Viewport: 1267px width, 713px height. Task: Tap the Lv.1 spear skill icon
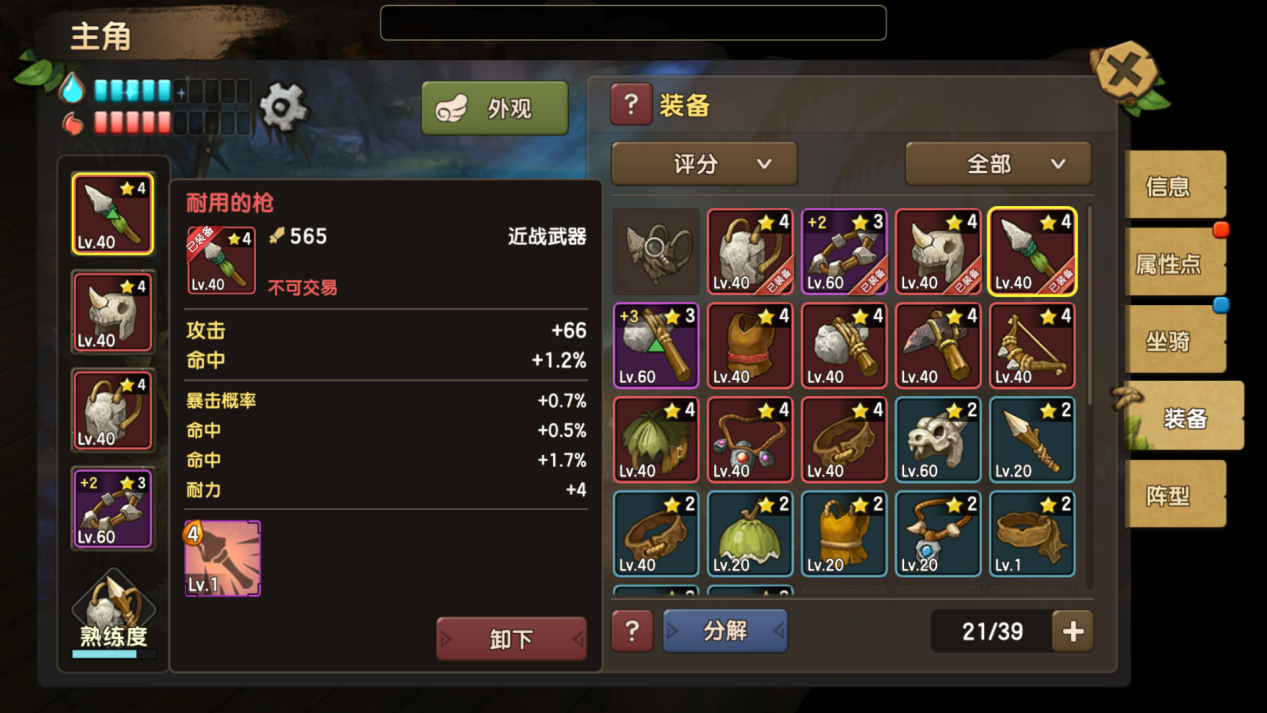click(222, 558)
